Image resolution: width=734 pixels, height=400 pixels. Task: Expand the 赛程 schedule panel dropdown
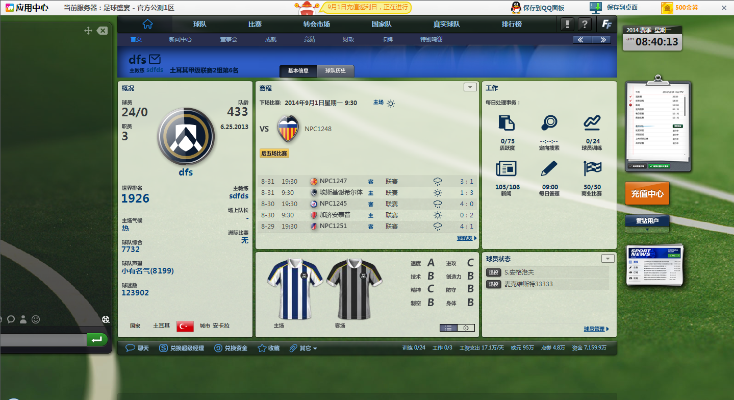[x=469, y=88]
